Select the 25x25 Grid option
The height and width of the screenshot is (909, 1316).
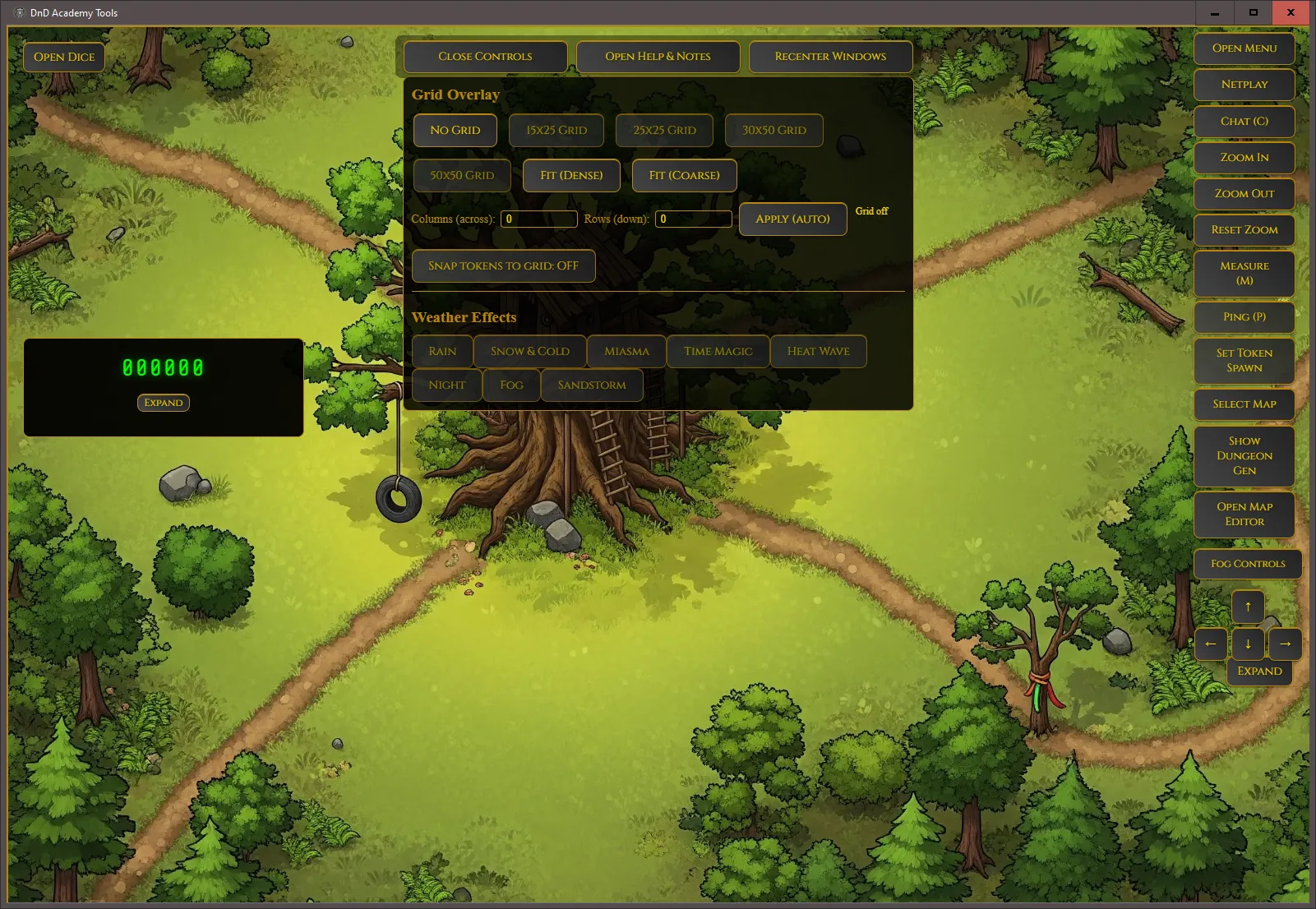[x=664, y=130]
